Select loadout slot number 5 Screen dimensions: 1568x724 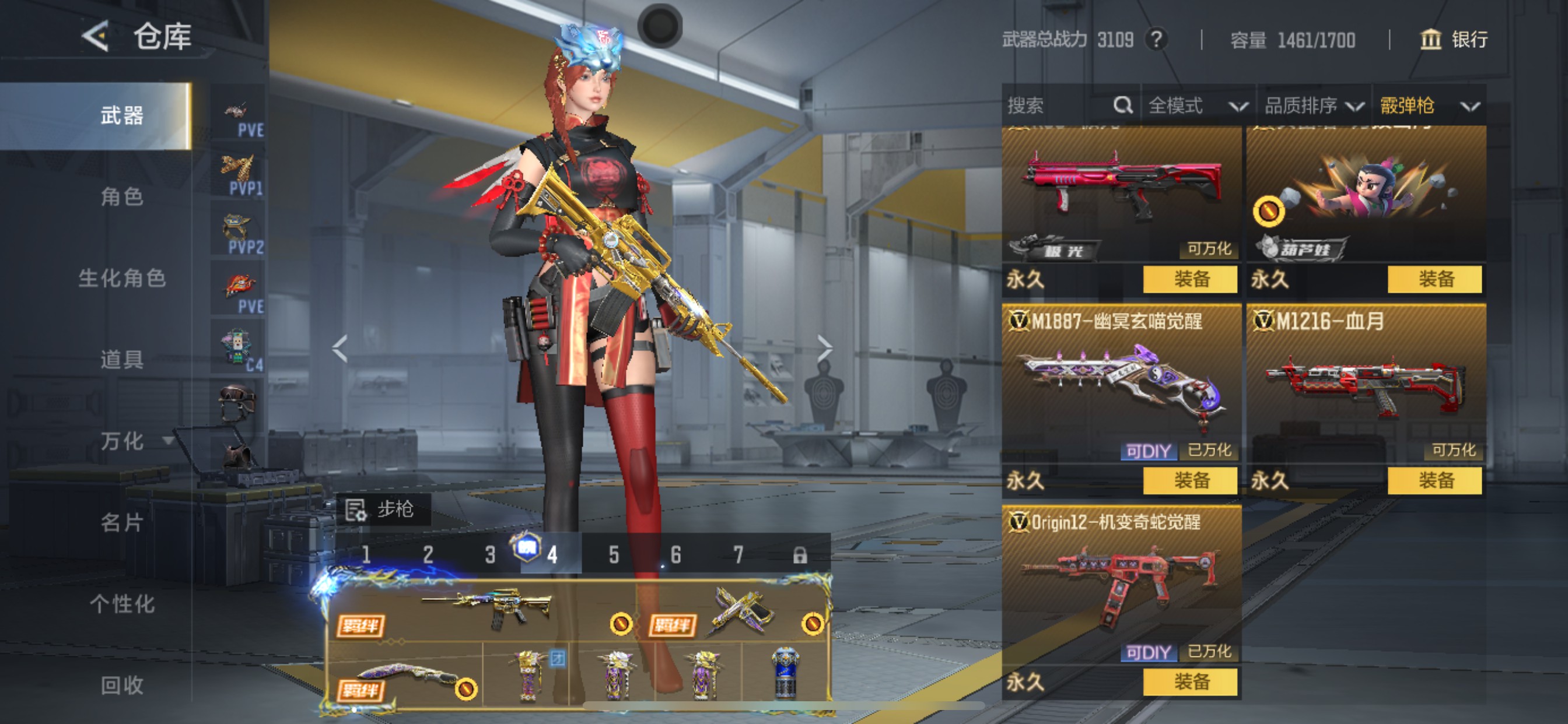[x=614, y=554]
